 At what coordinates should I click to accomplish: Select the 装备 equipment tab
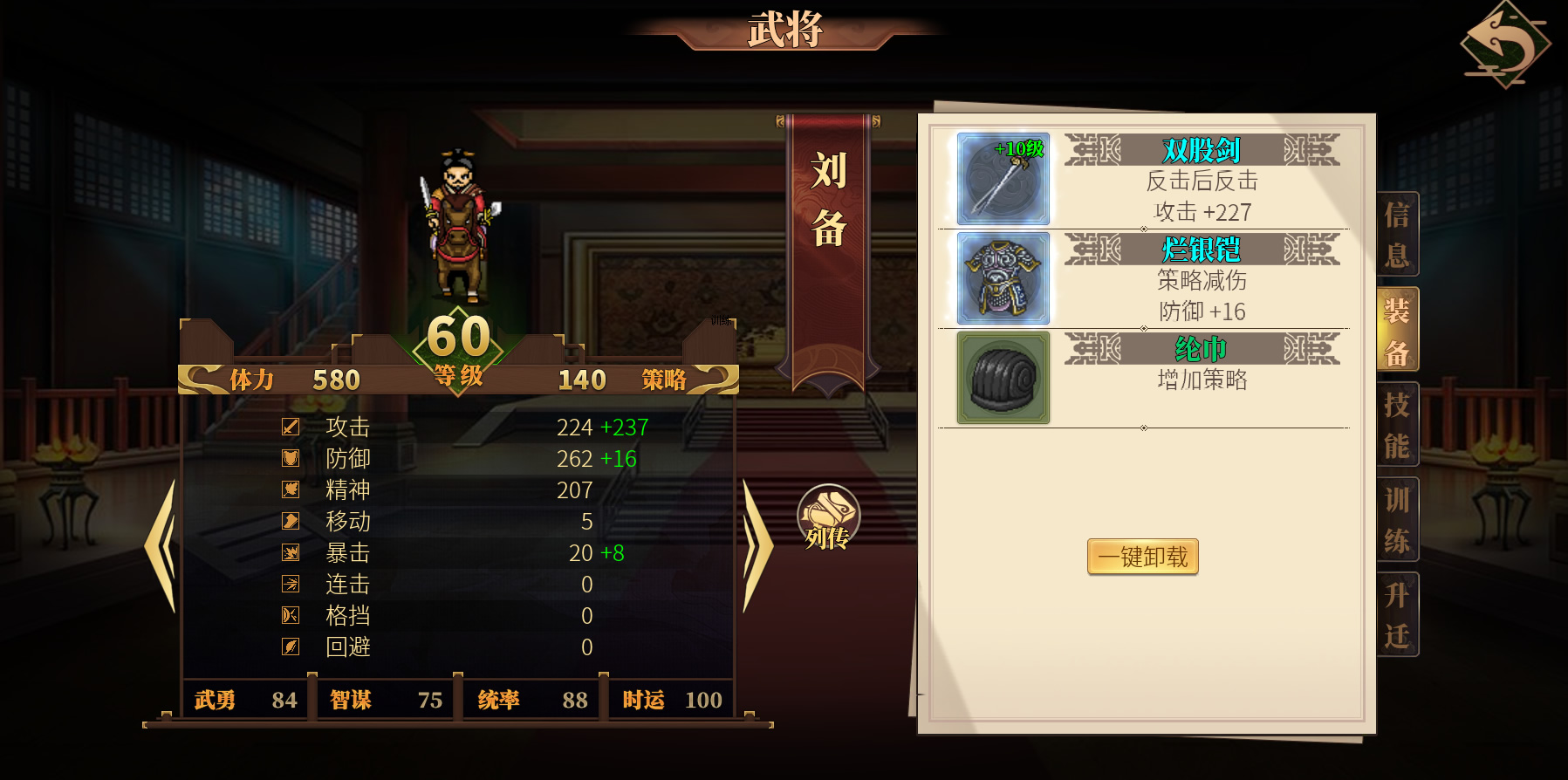(1397, 332)
